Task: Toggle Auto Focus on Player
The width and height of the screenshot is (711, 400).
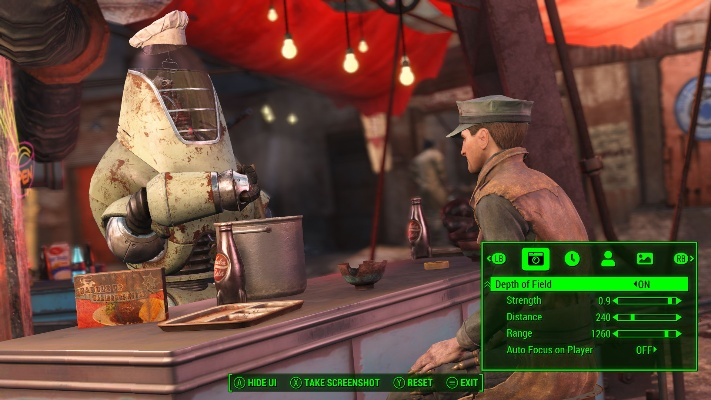Action: tap(646, 350)
